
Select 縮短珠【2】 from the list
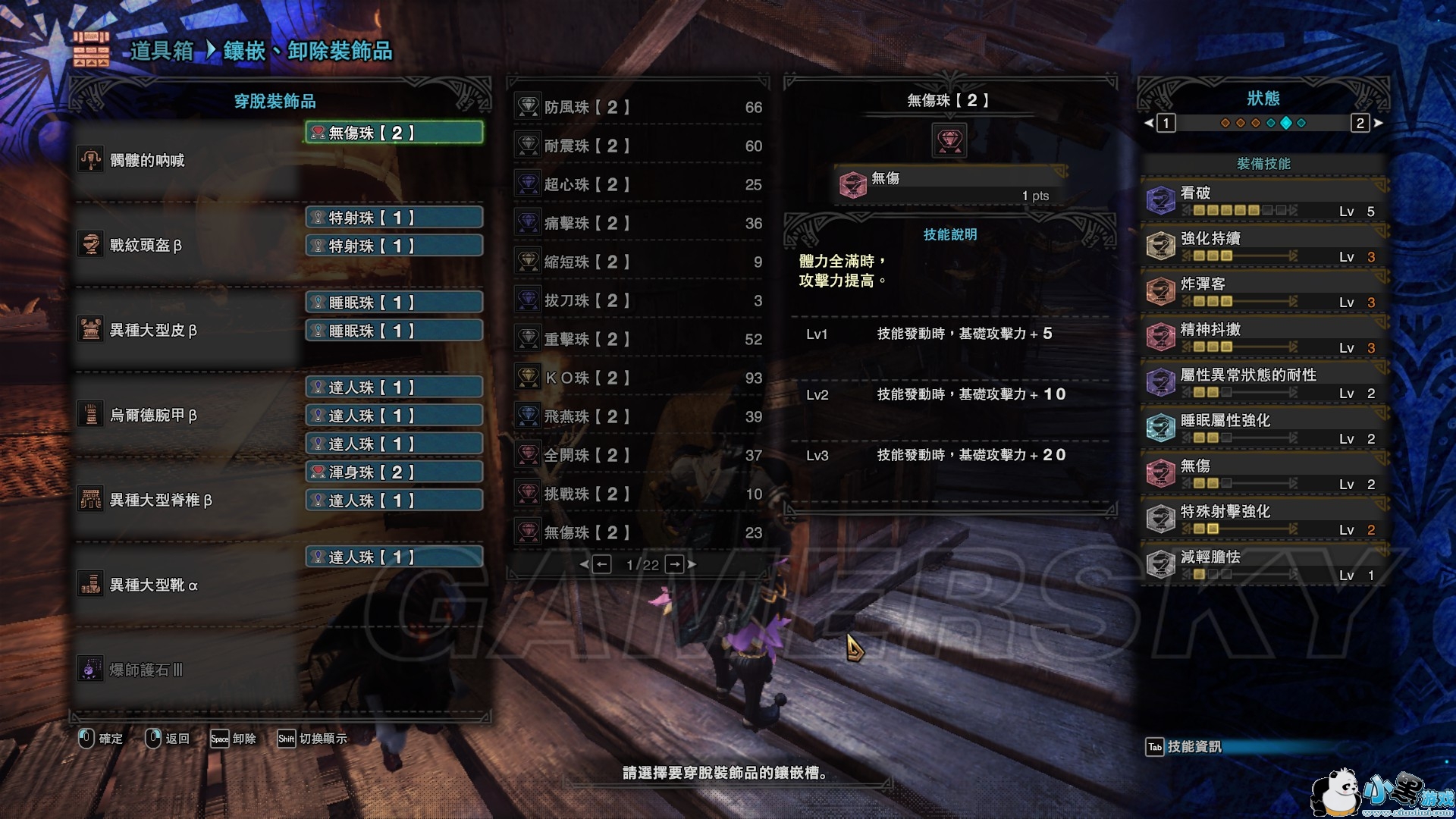[639, 262]
